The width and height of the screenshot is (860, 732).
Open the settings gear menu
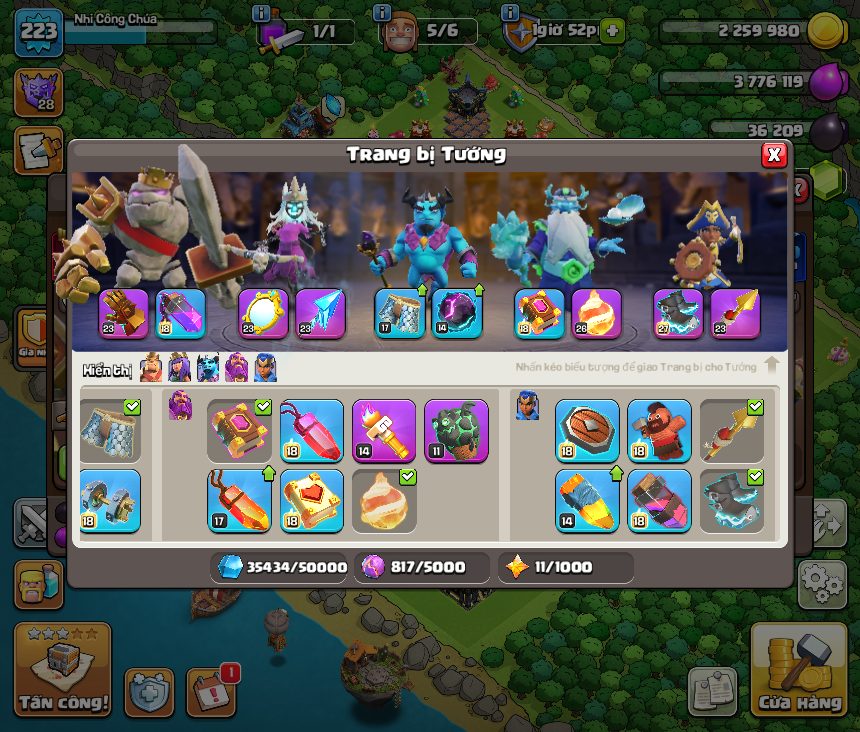(821, 584)
